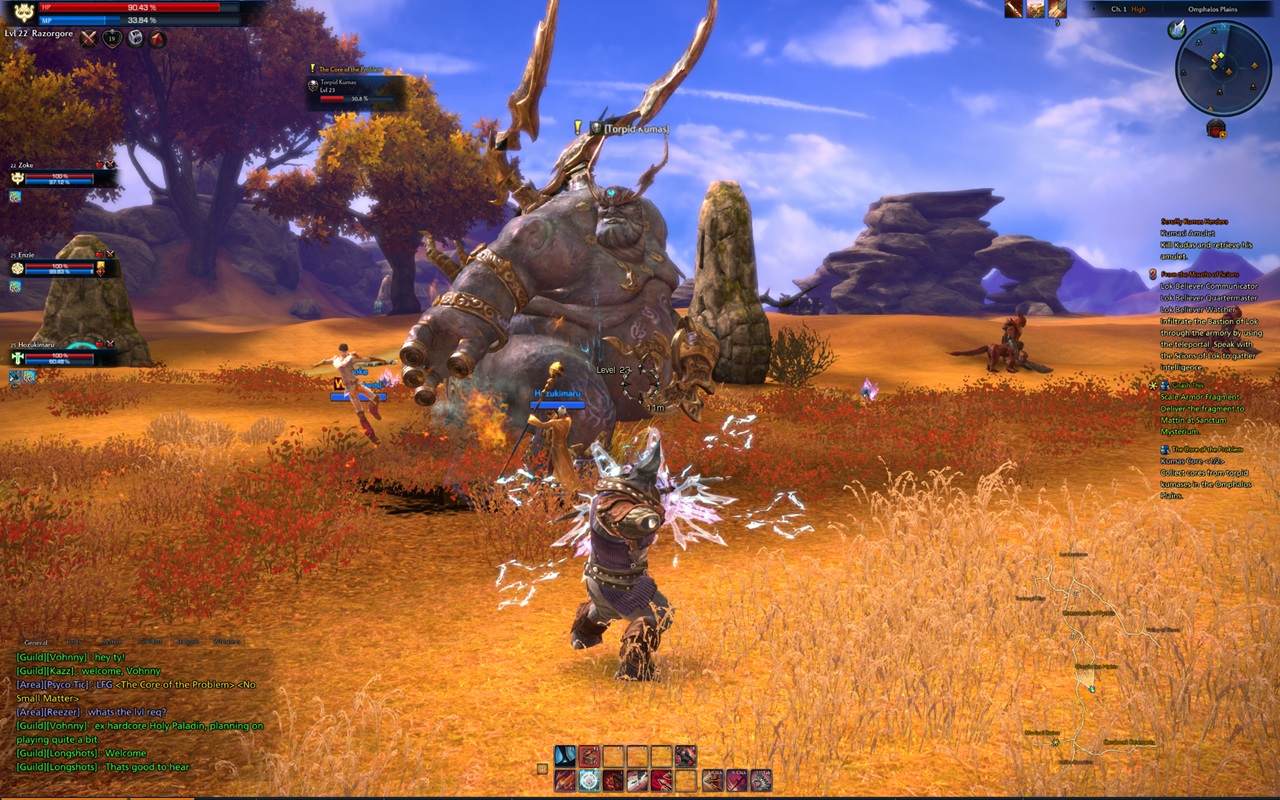Switch to the General chat tab
This screenshot has width=1280, height=800.
[36, 642]
